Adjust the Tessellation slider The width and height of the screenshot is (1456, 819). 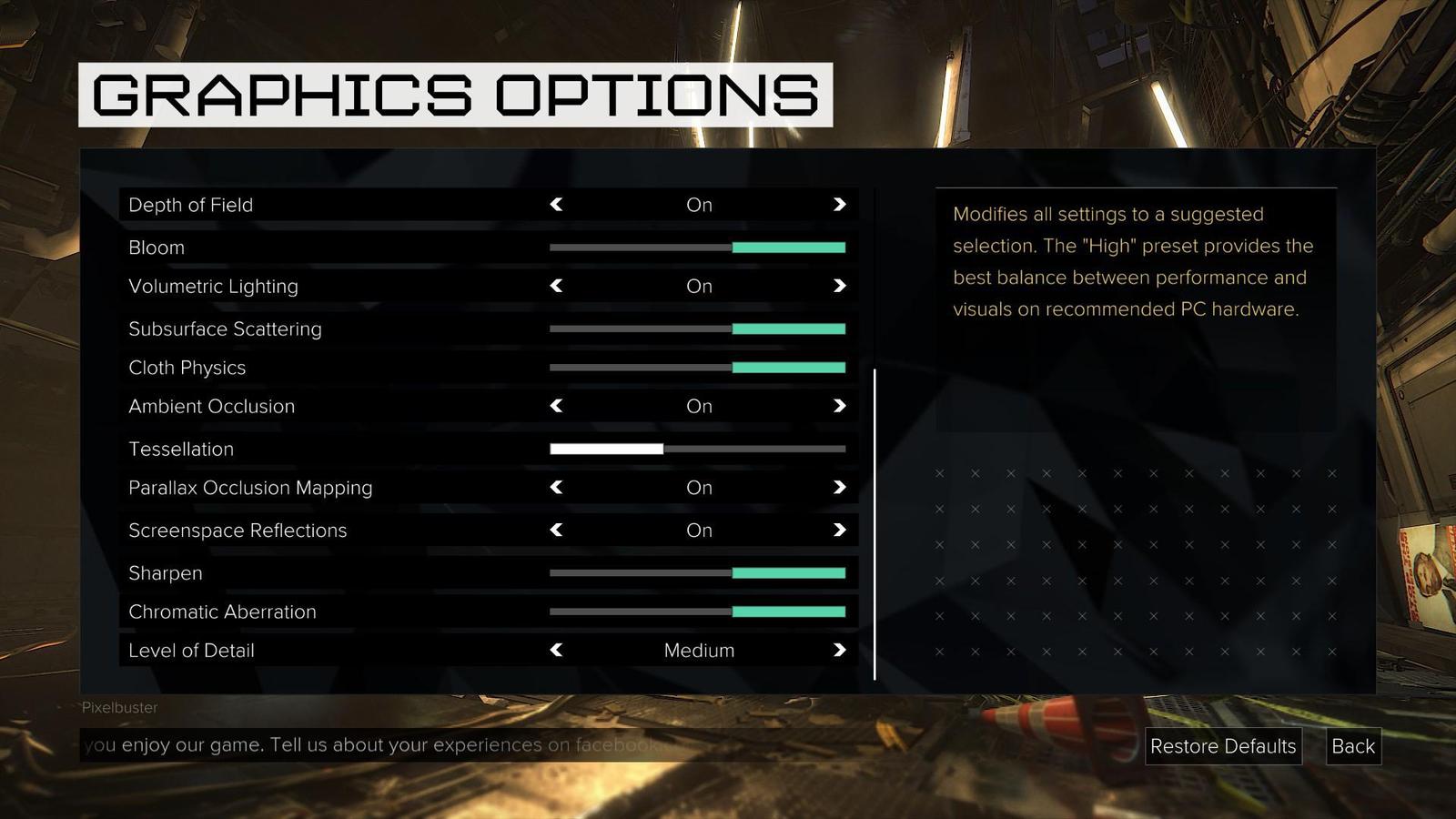pyautogui.click(x=698, y=449)
